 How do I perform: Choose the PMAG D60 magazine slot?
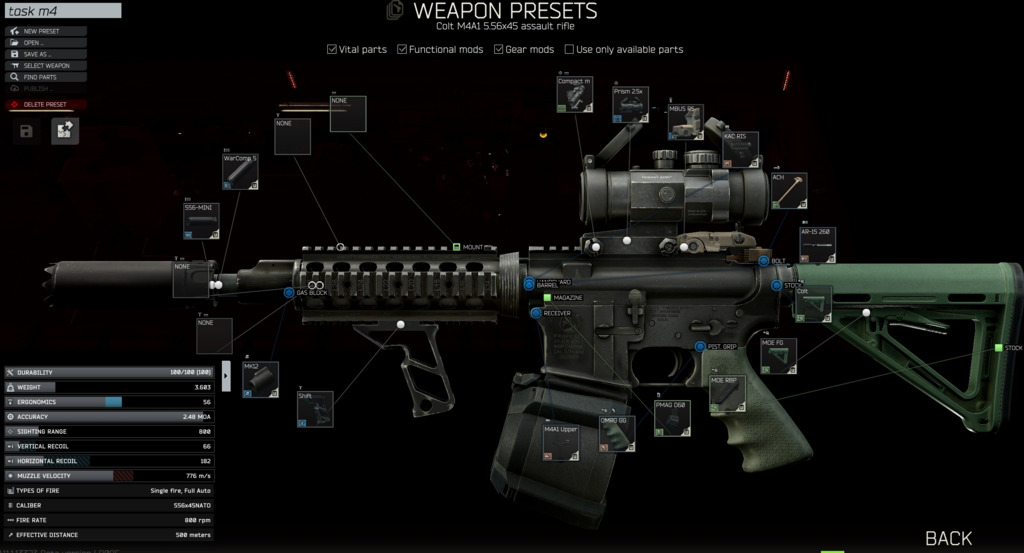click(x=672, y=418)
